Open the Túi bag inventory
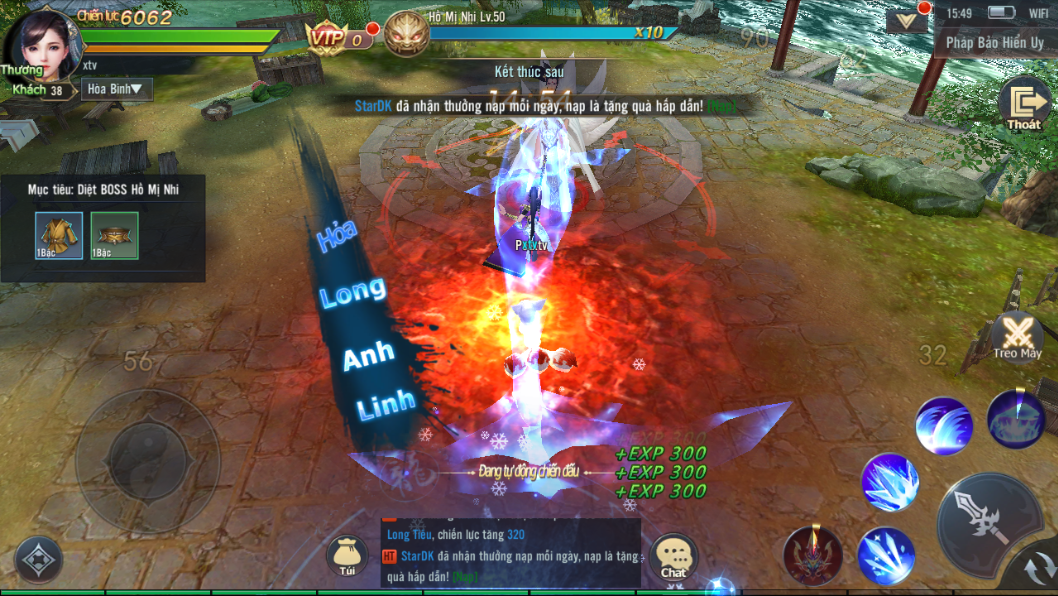 [x=347, y=555]
